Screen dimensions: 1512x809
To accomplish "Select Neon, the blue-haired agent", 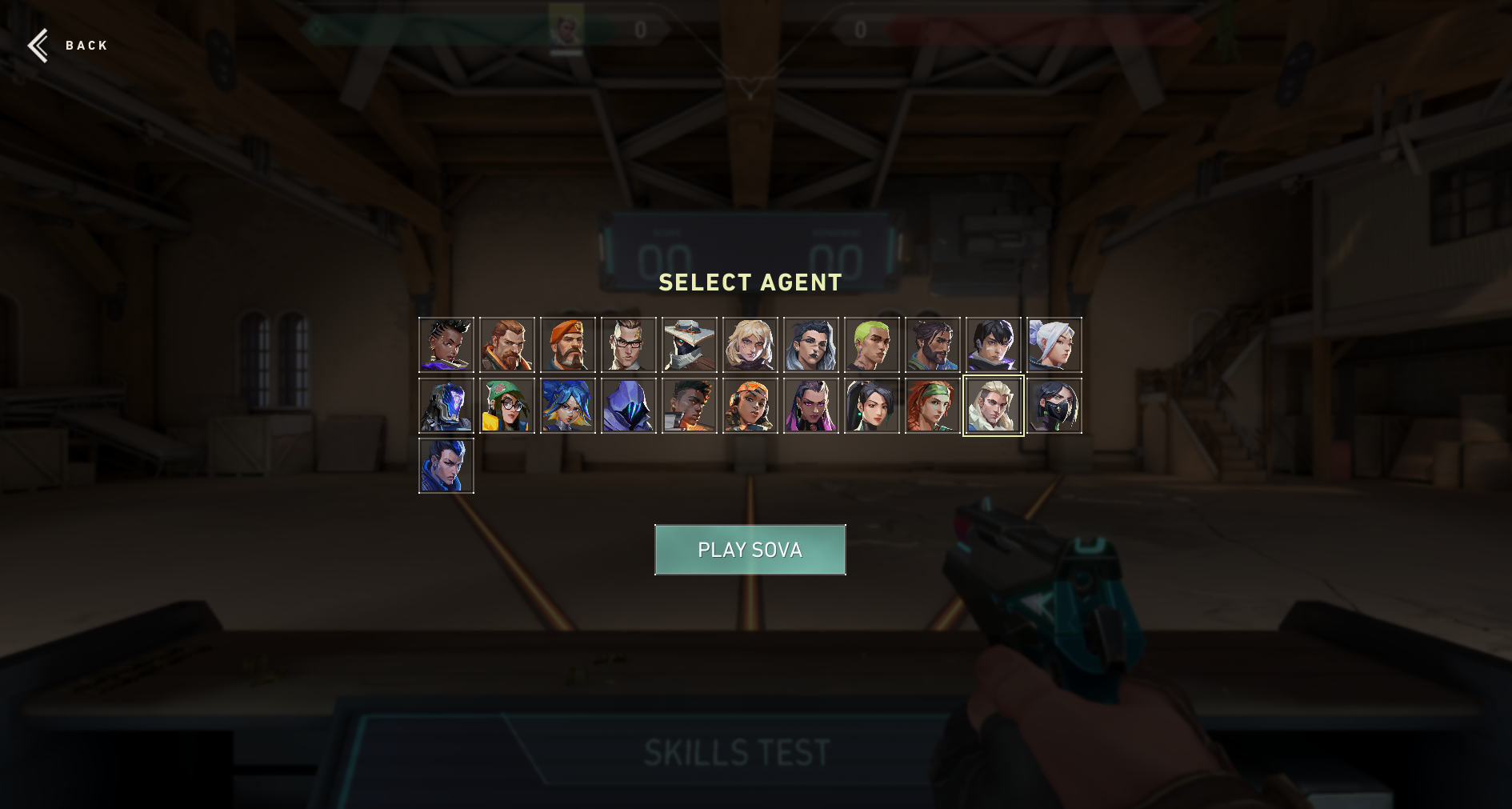I will (569, 407).
